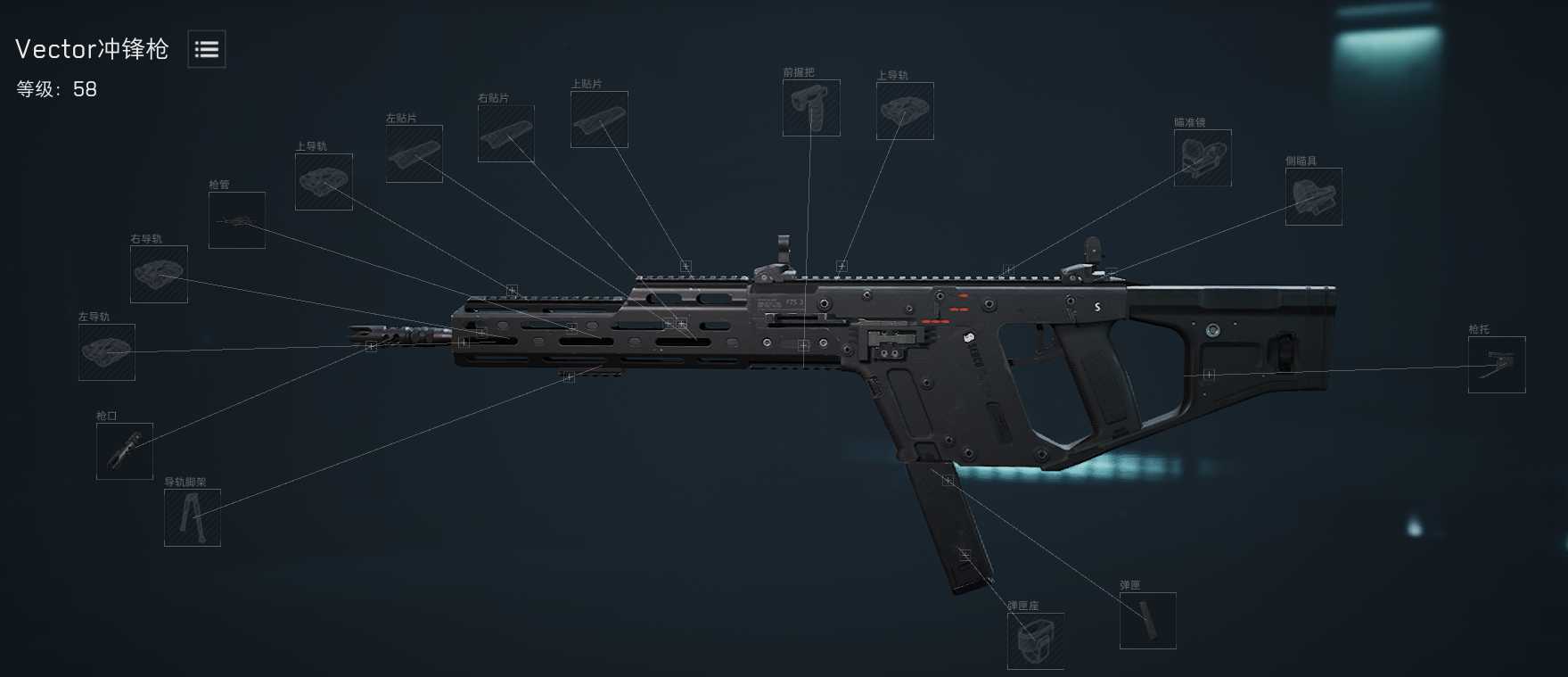Open the 侧瞄具 side sight slot
Viewport: 1568px width, 677px height.
[x=1314, y=196]
